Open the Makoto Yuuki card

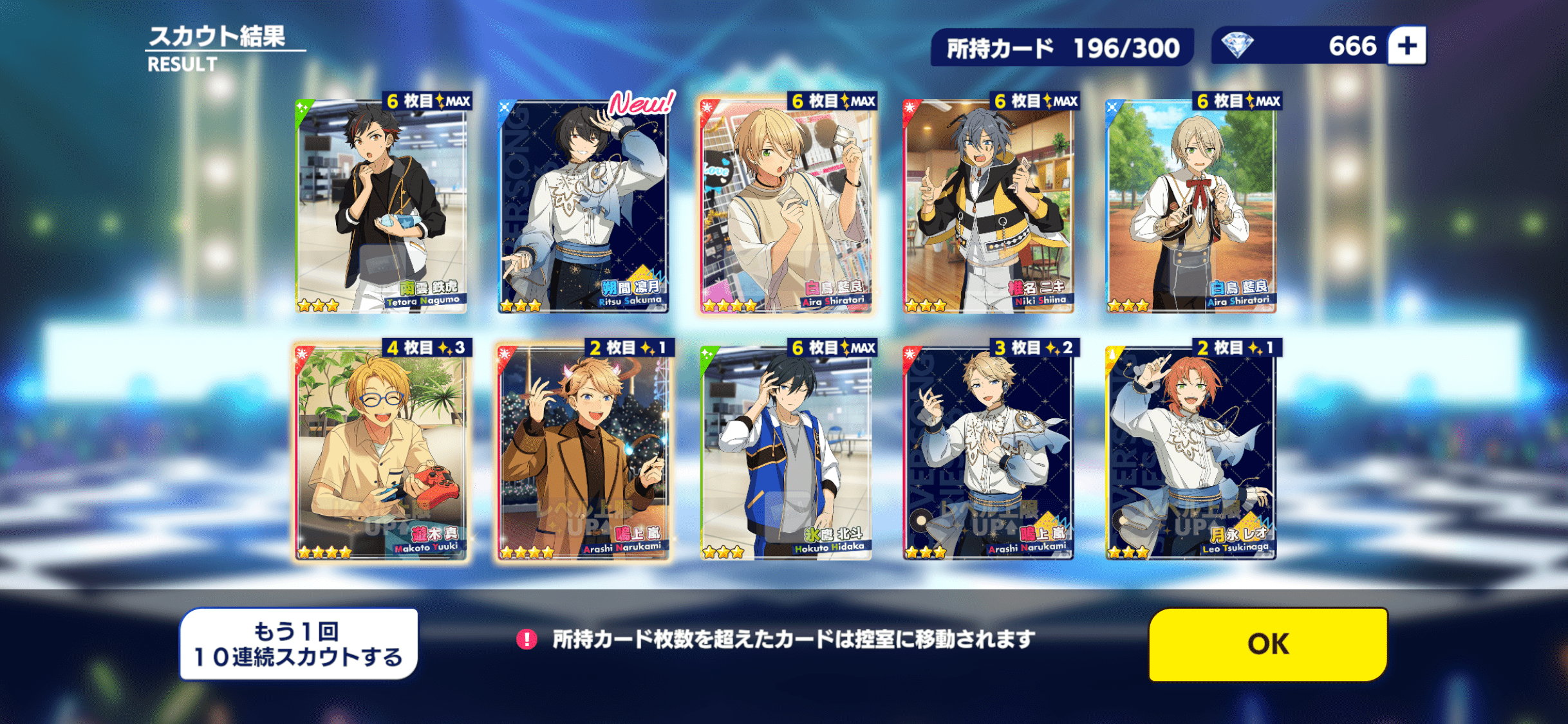(381, 453)
